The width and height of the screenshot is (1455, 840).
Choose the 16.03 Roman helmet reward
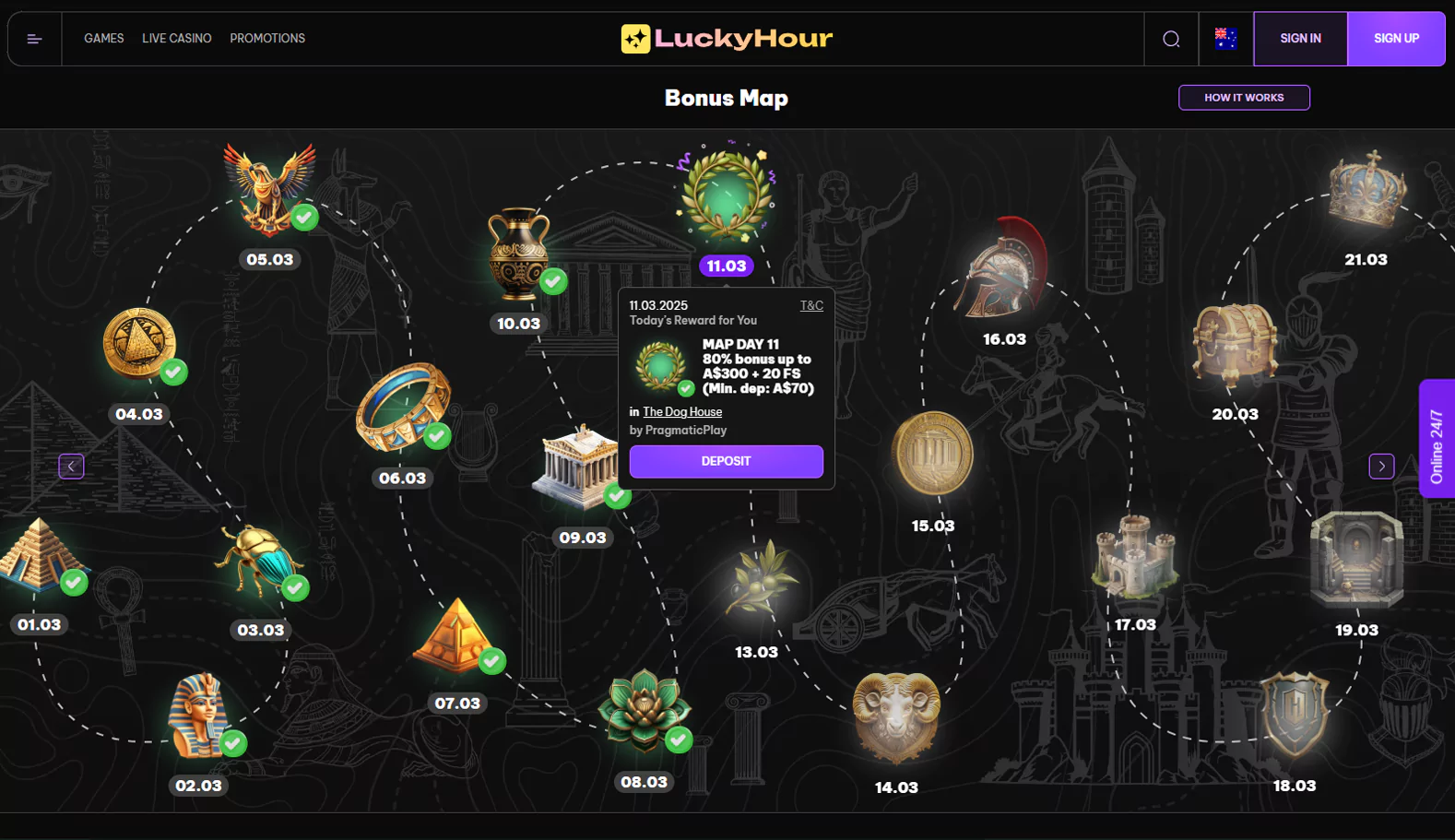pyautogui.click(x=1002, y=270)
